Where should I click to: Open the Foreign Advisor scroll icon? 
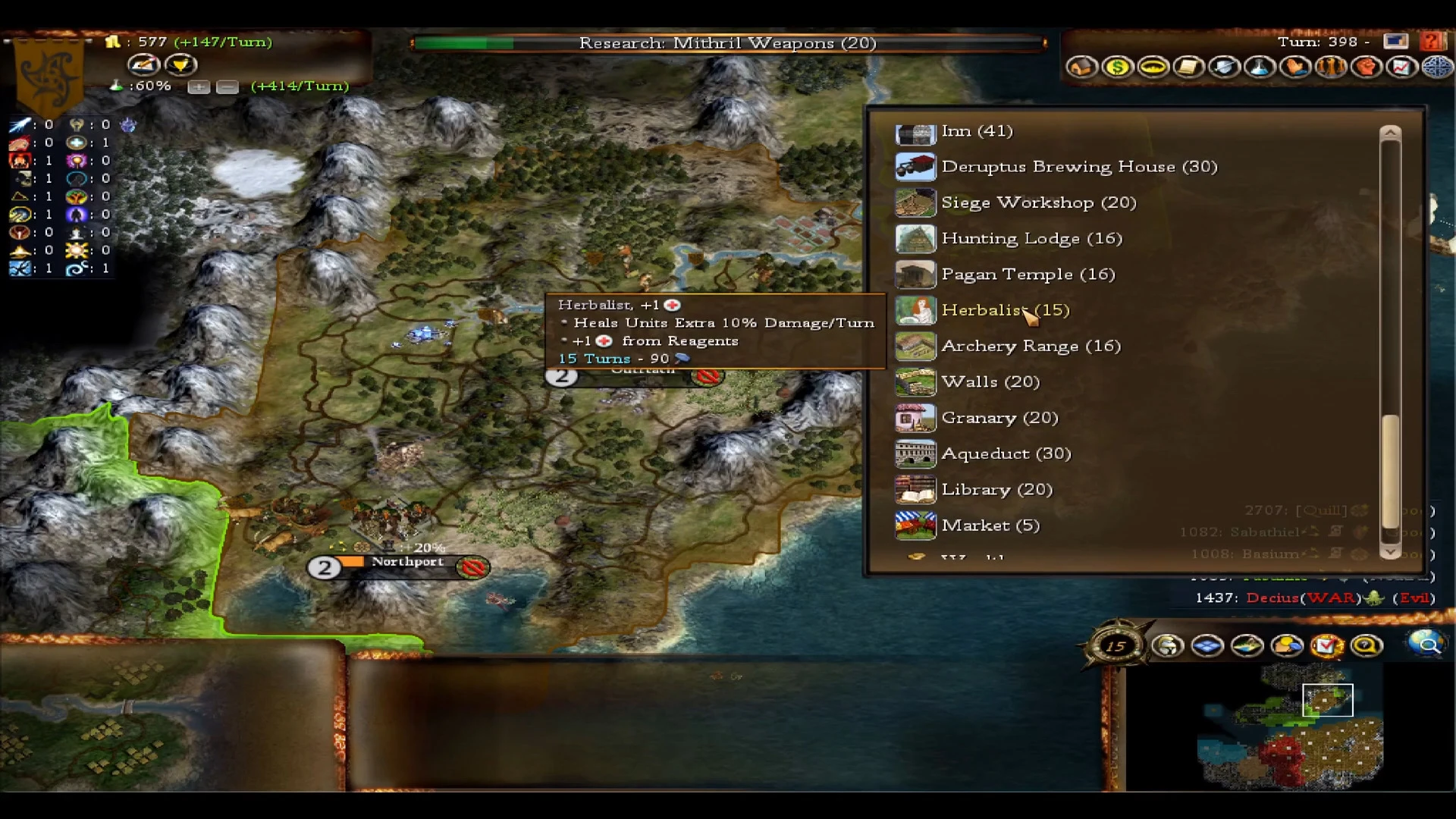(1188, 67)
